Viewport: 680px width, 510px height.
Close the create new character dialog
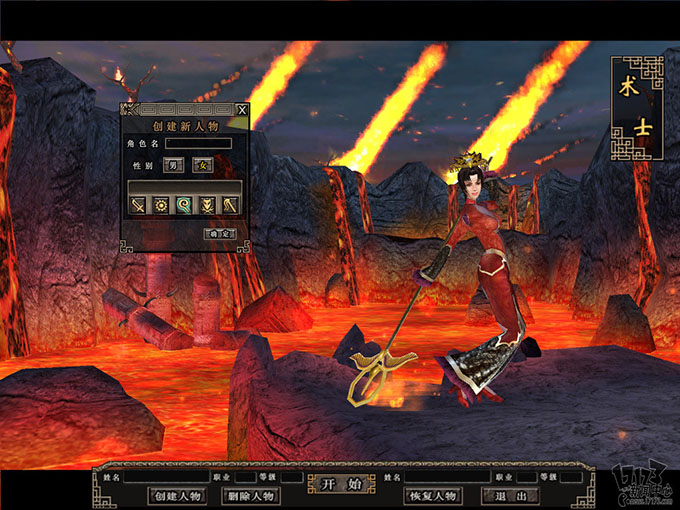pos(242,109)
